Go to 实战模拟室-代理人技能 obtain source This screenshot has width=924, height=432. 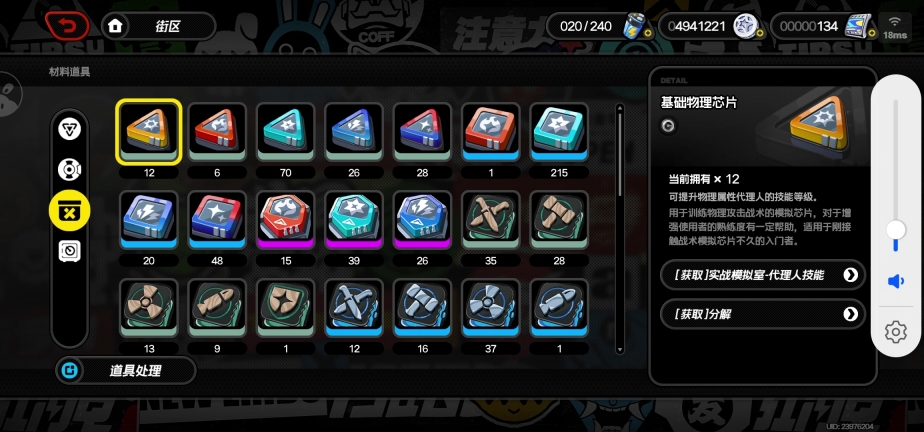coord(762,274)
